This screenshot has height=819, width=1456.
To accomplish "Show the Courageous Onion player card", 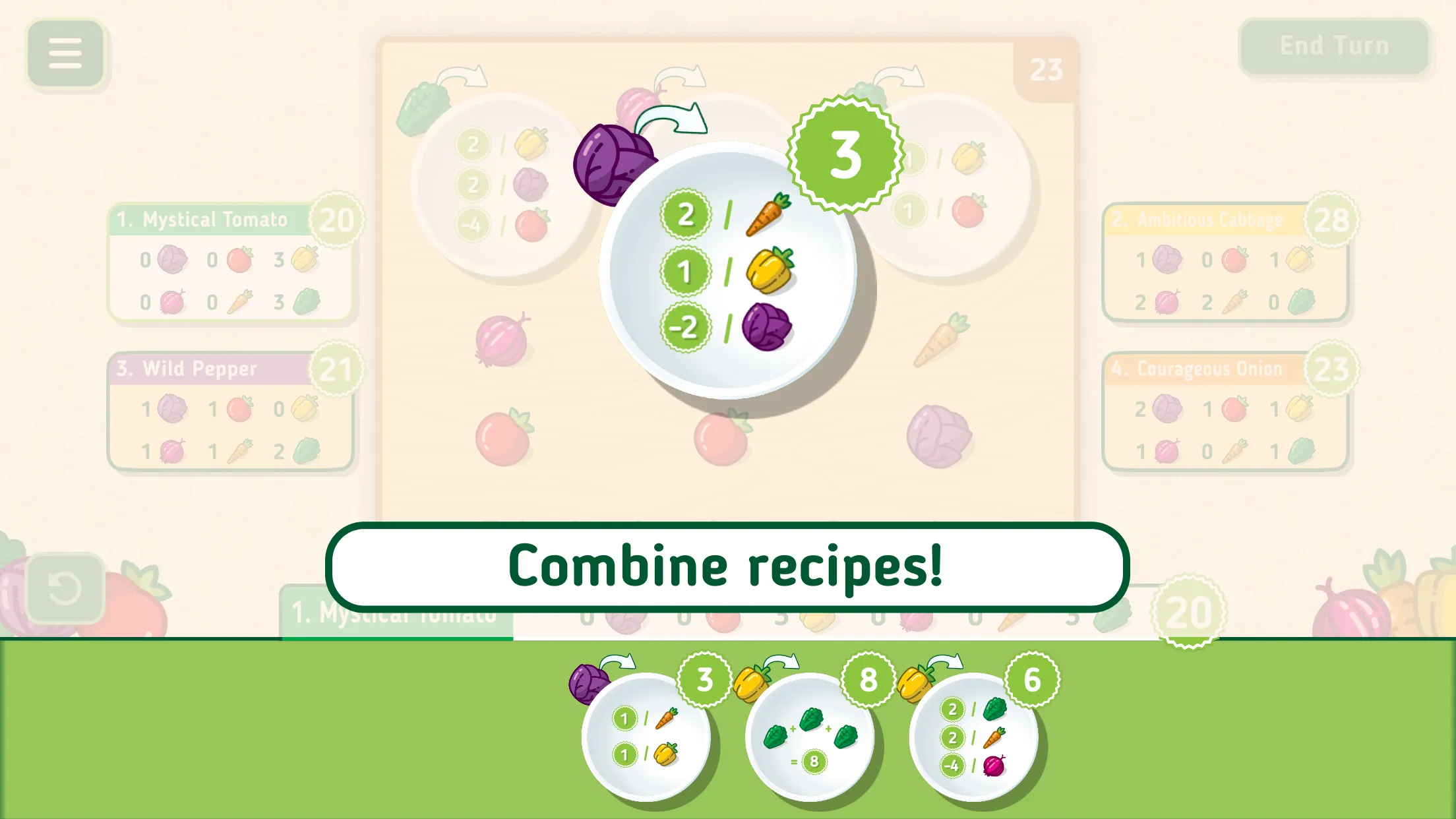I will 1225,412.
